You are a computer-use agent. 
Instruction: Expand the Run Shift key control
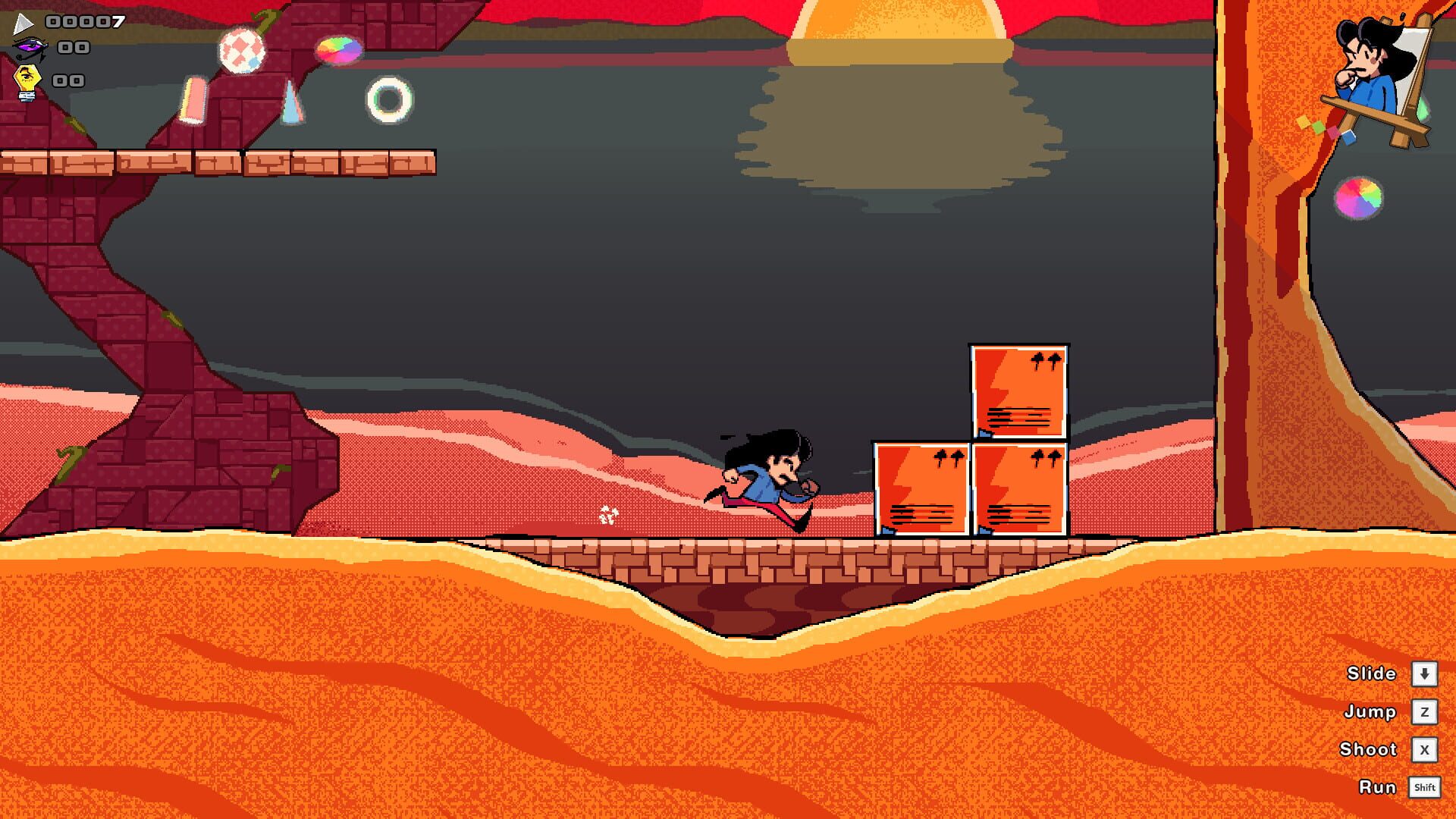[x=1424, y=787]
